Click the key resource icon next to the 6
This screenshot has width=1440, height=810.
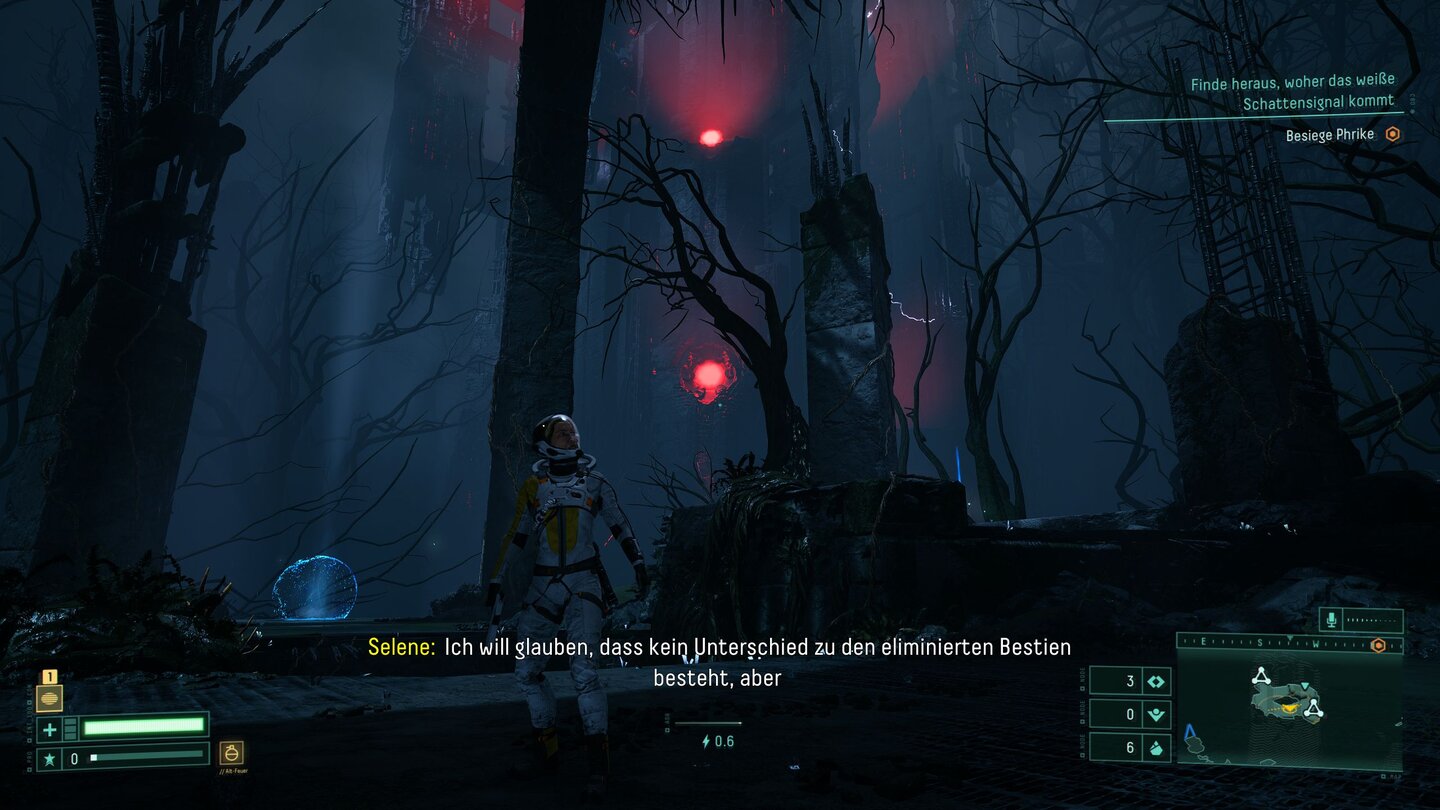coord(1155,747)
